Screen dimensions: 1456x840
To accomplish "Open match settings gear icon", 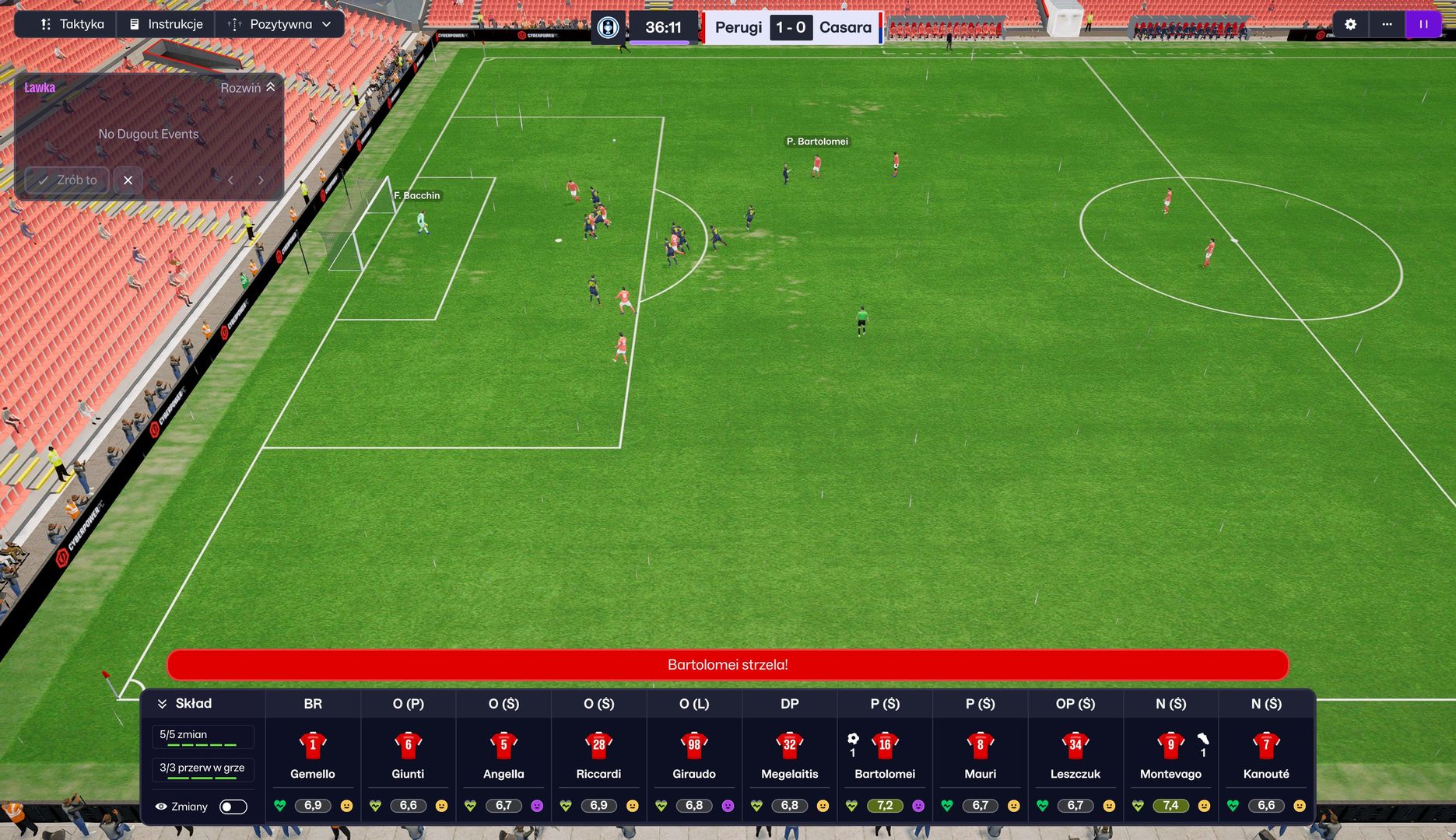I will (1350, 24).
